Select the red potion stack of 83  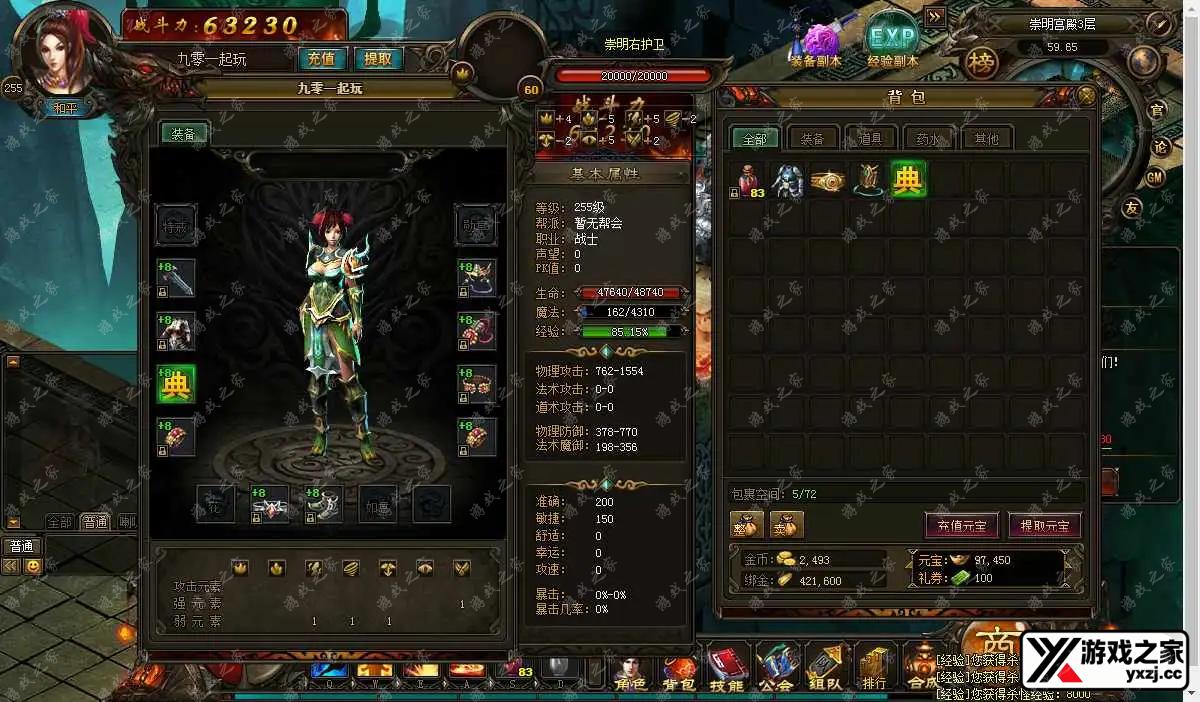tap(748, 180)
